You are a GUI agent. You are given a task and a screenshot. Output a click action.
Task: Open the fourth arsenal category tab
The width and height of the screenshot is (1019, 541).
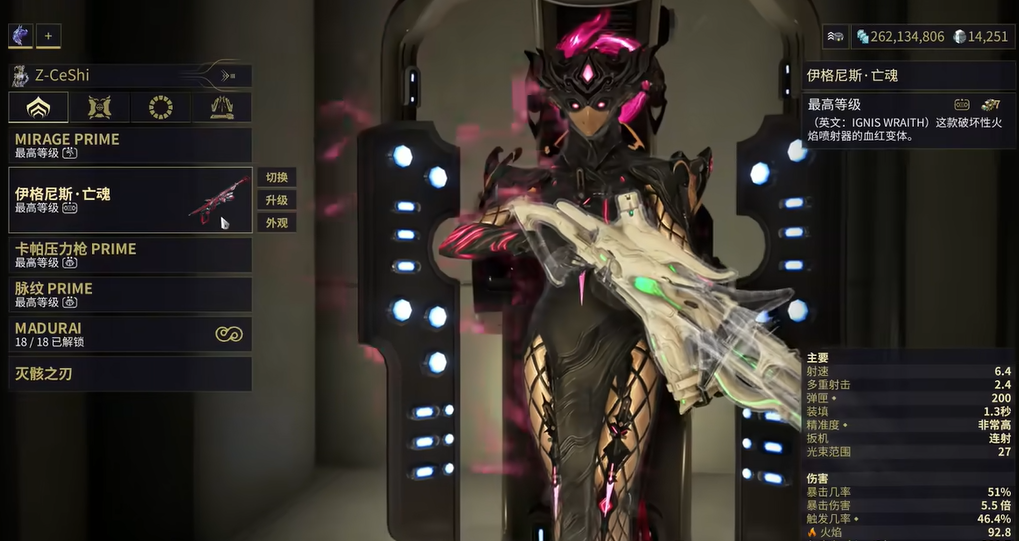(x=221, y=107)
